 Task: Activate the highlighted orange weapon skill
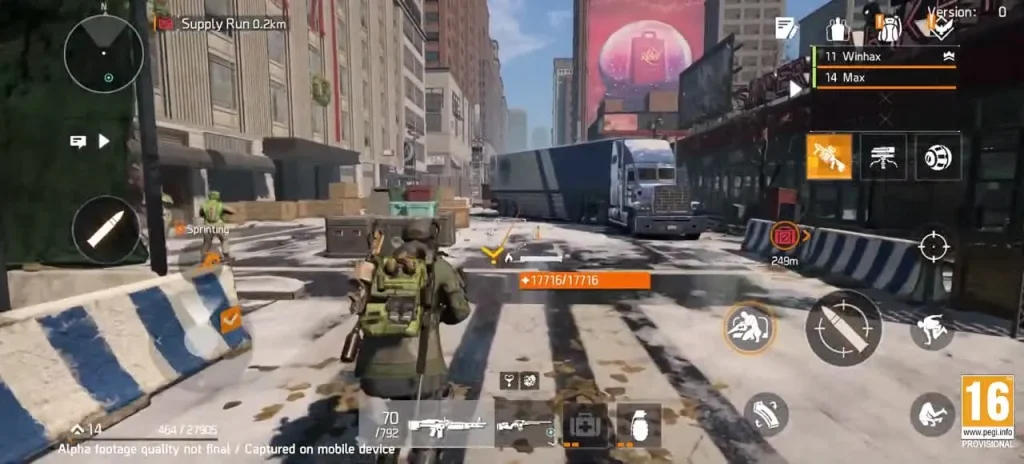coord(829,157)
